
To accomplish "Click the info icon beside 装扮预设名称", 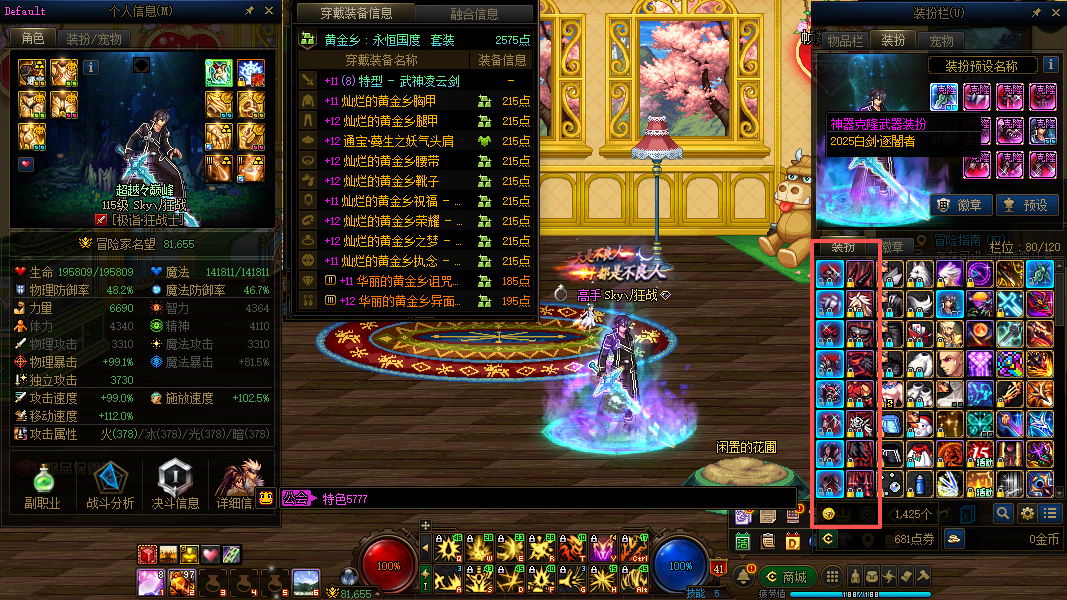I will click(1050, 65).
